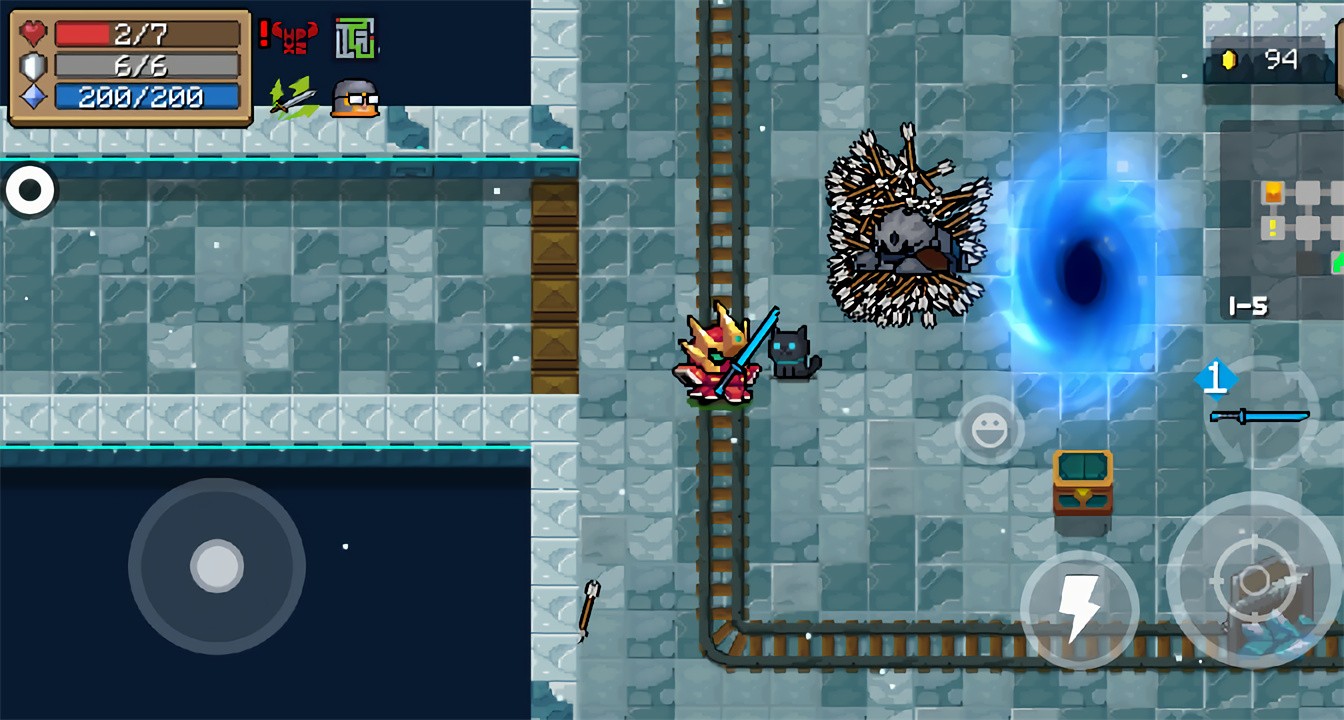Viewport: 1344px width, 720px height.
Task: Inspect the green maze buff icon
Action: point(355,38)
